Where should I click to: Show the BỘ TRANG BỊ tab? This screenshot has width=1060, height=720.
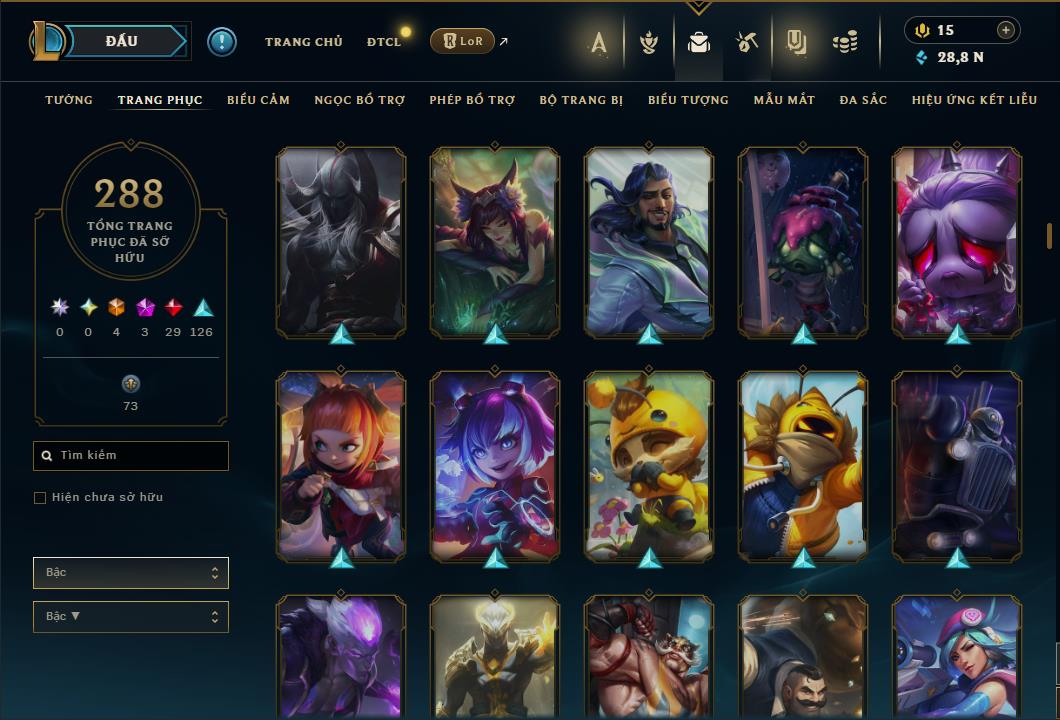tap(581, 100)
